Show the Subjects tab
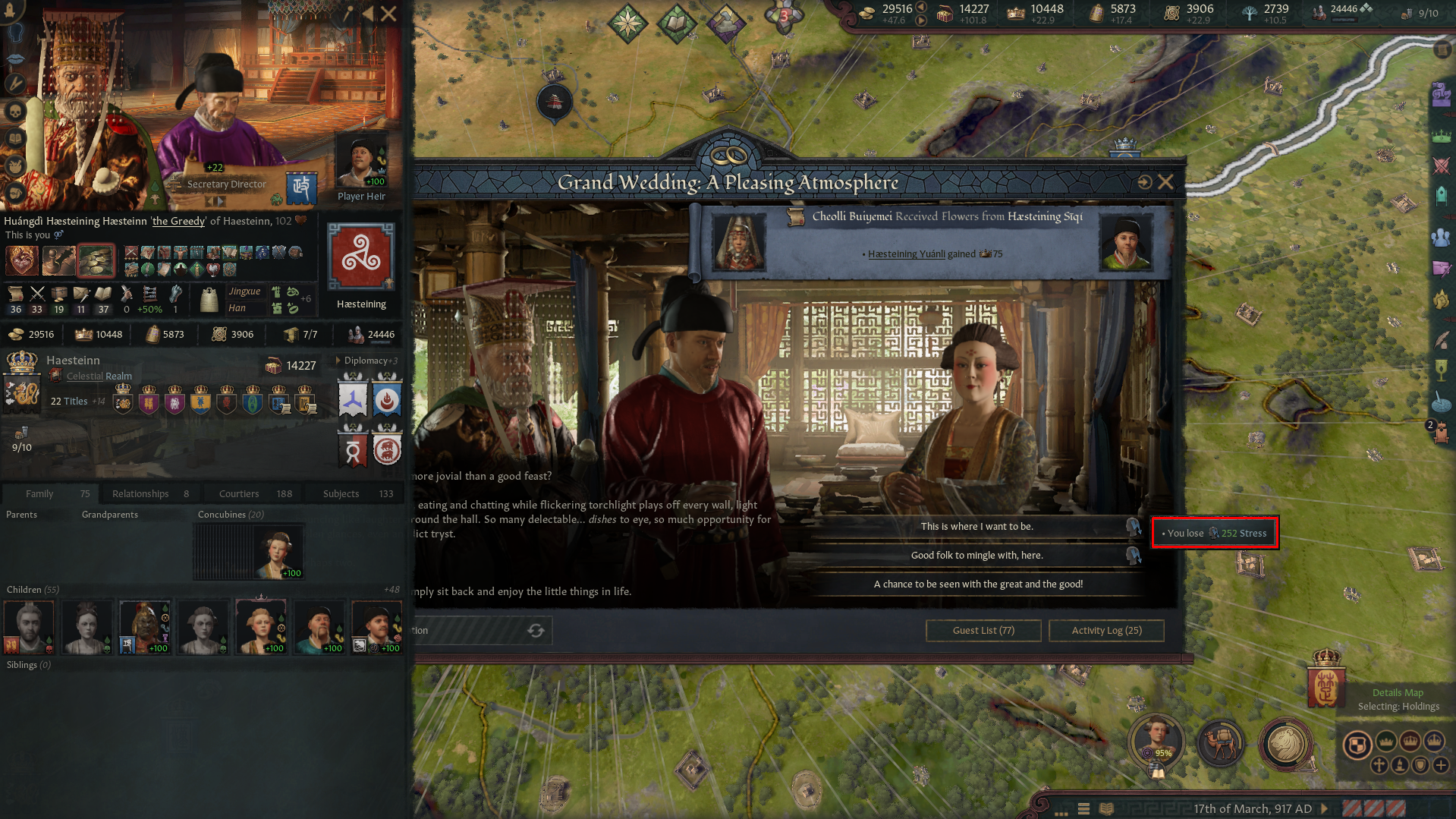1456x819 pixels. (341, 494)
